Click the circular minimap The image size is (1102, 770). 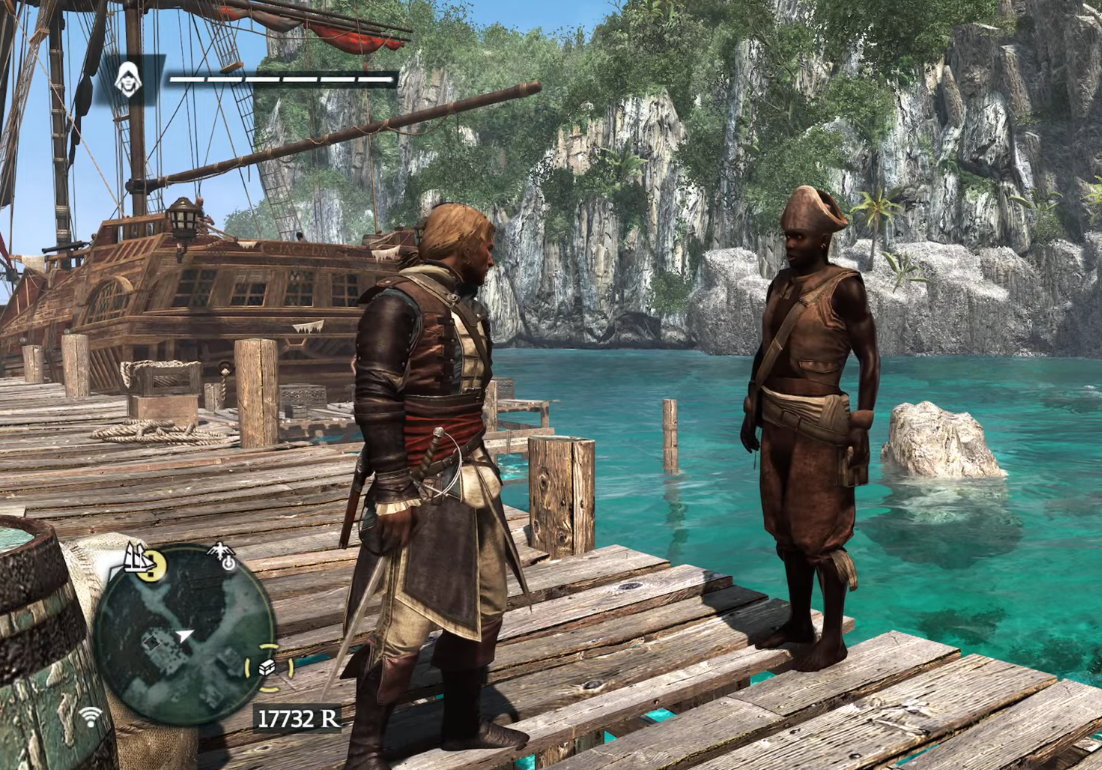point(184,636)
